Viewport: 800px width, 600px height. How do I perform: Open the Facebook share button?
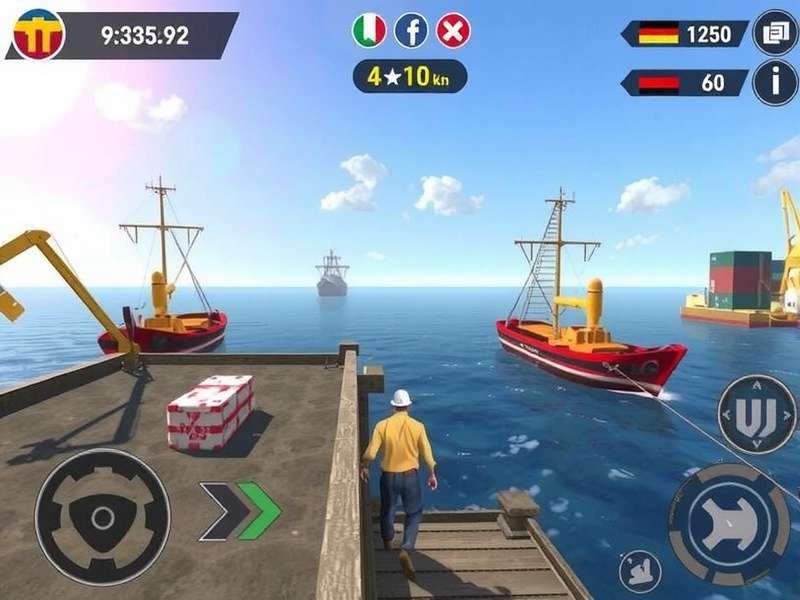pyautogui.click(x=411, y=31)
